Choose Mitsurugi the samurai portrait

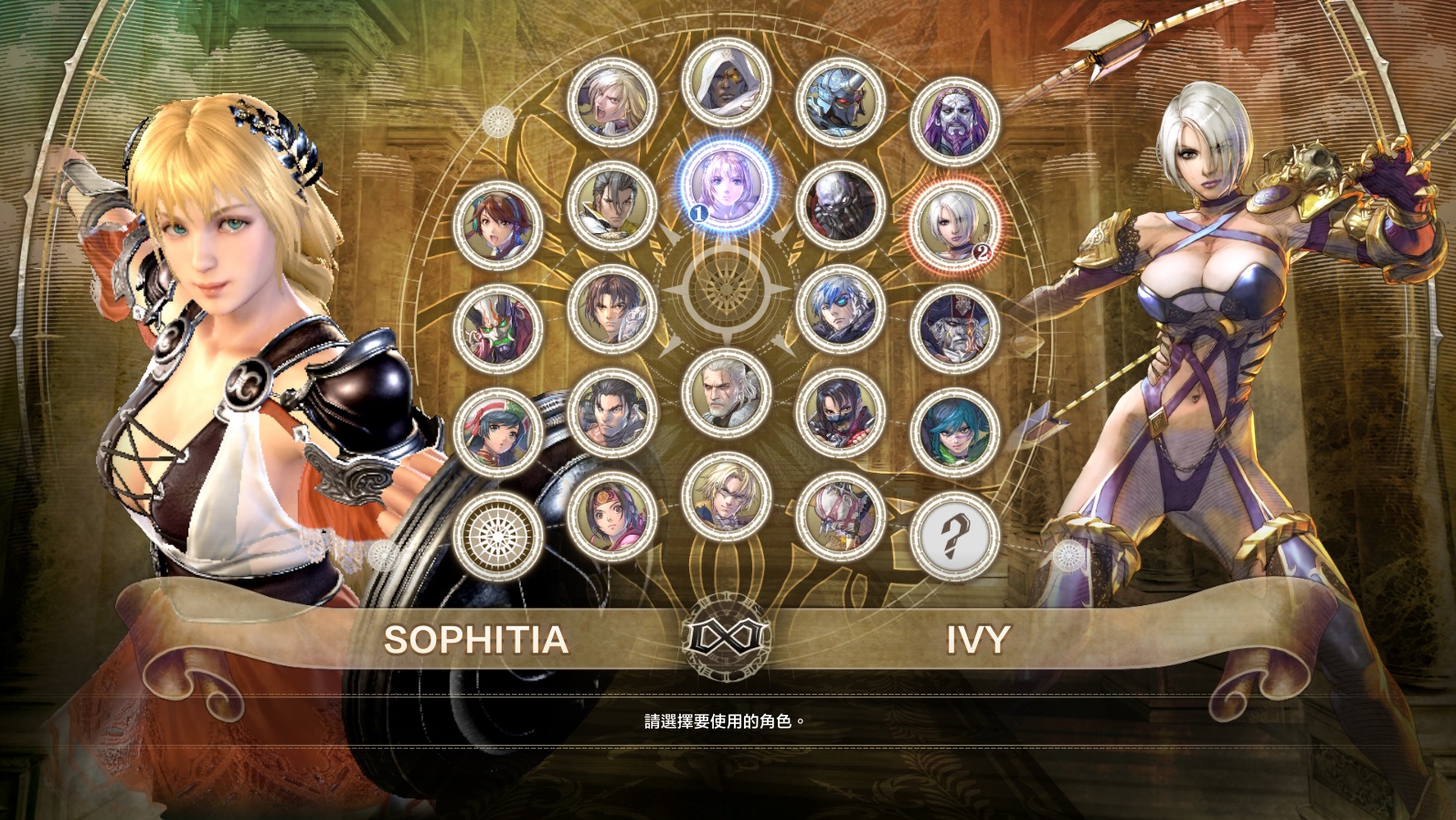[611, 207]
